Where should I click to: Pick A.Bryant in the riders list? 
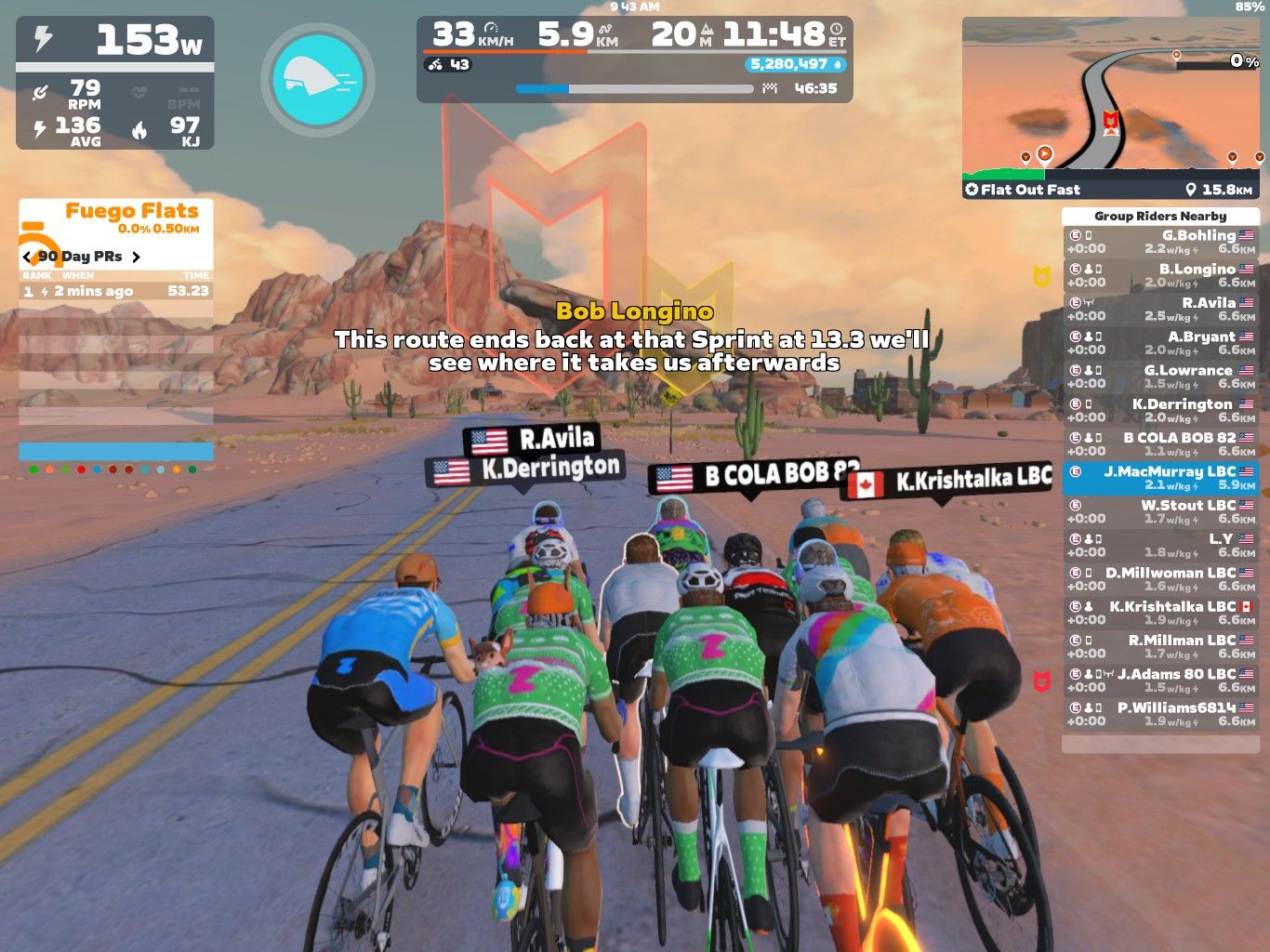pos(1160,343)
